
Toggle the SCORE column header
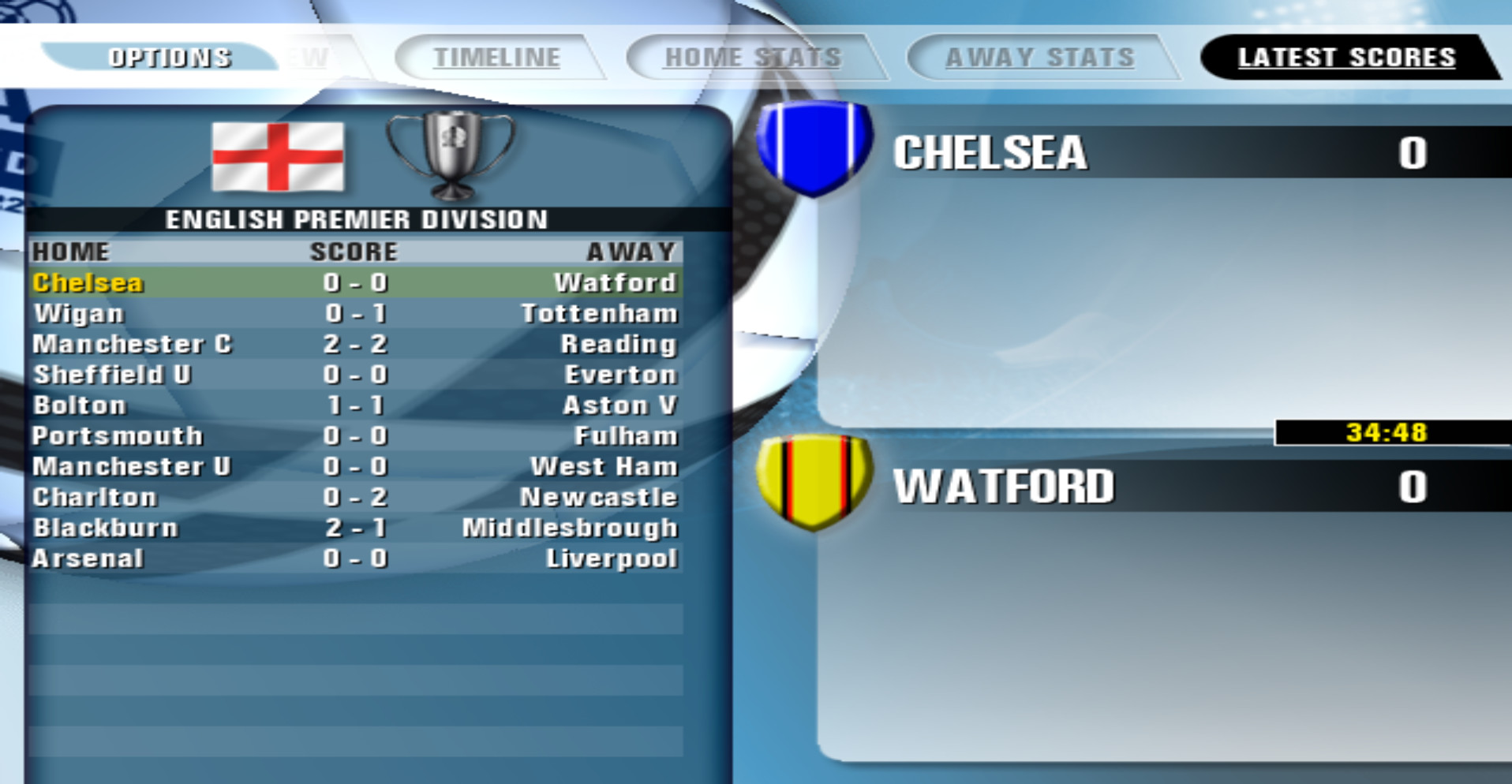point(353,252)
